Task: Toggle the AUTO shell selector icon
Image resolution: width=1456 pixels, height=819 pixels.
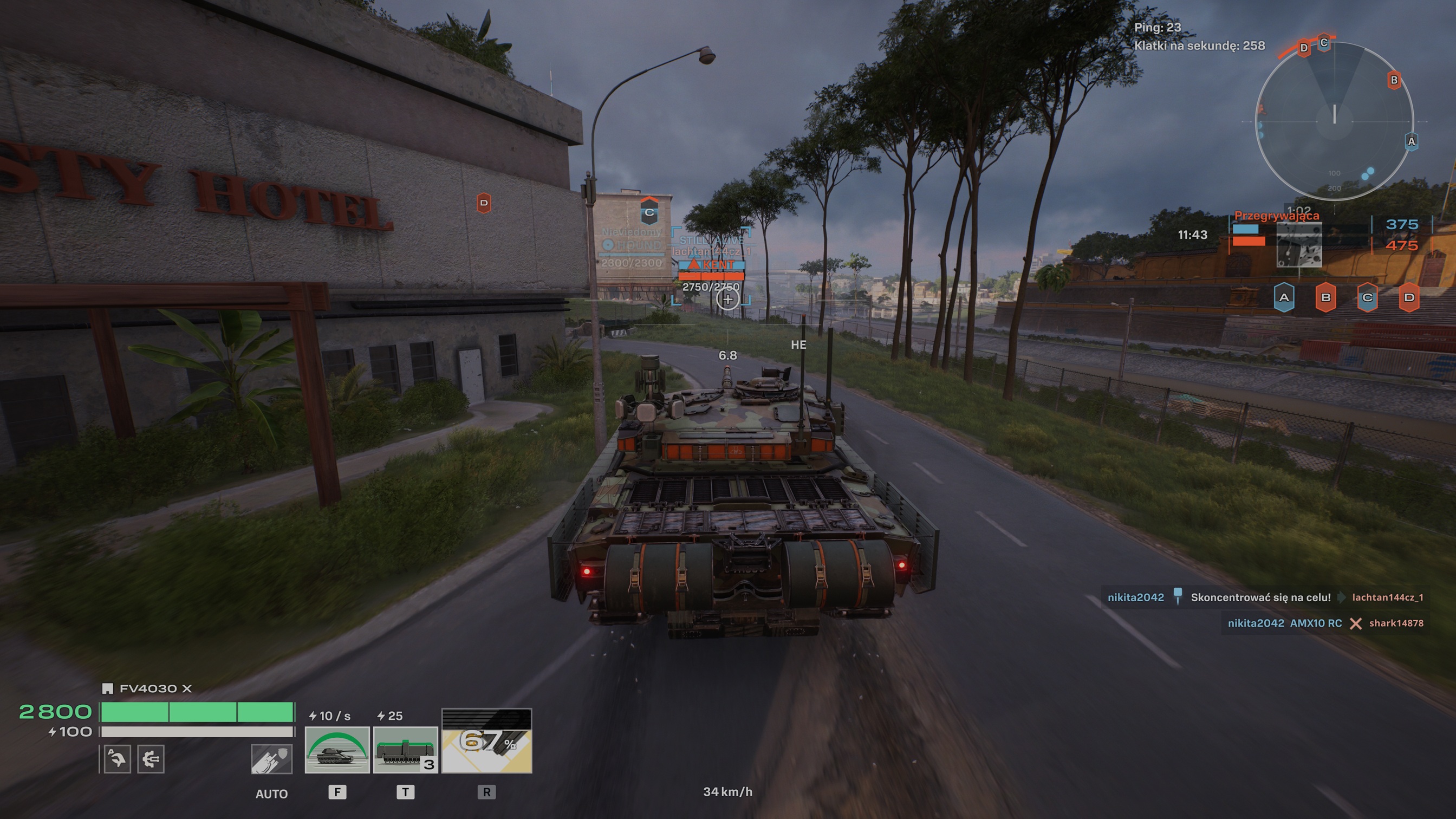Action: (271, 758)
